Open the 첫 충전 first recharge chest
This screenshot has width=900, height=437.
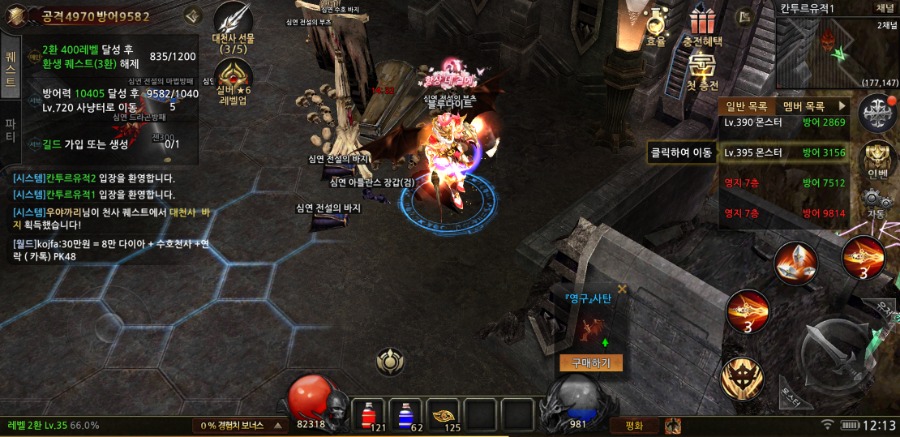pos(704,68)
